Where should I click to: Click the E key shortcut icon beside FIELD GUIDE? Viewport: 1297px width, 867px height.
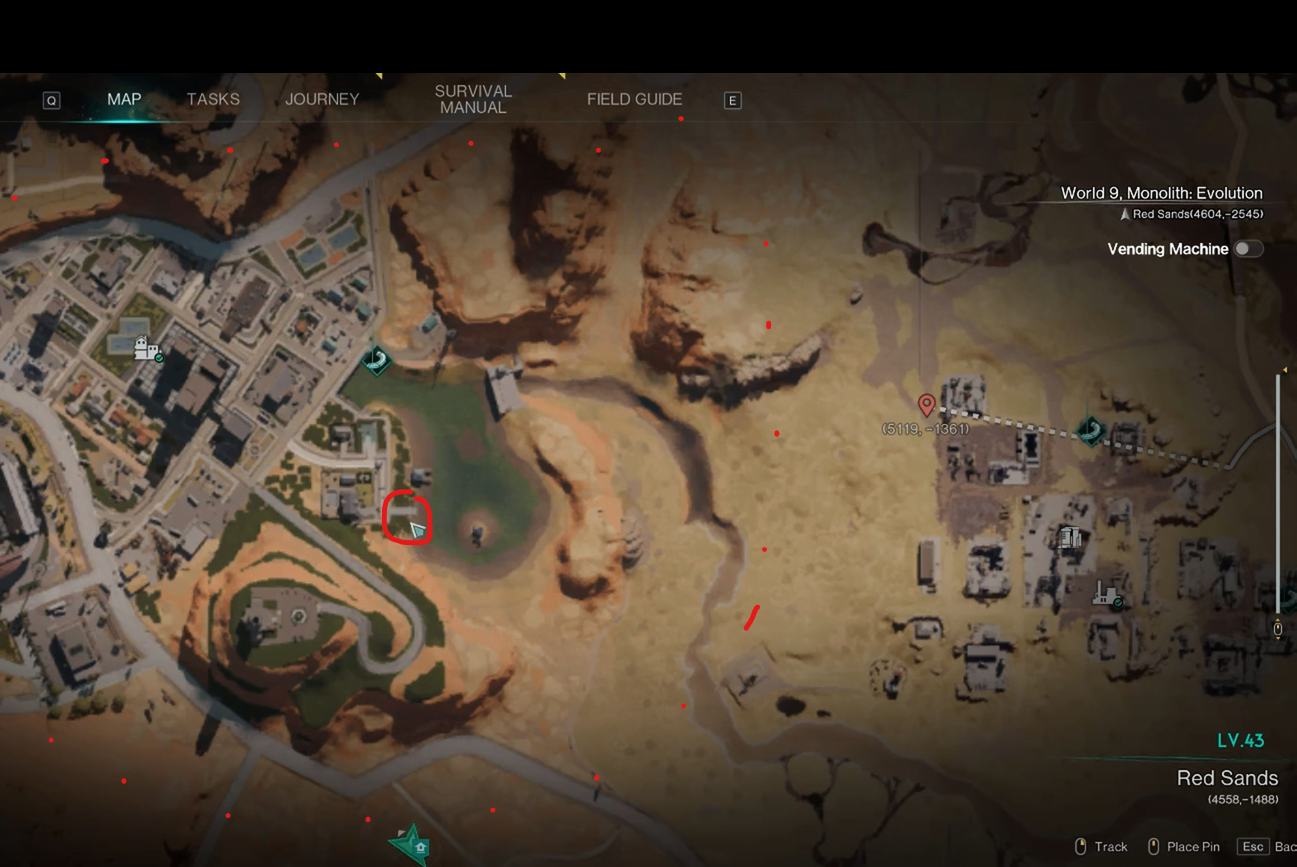[x=733, y=99]
